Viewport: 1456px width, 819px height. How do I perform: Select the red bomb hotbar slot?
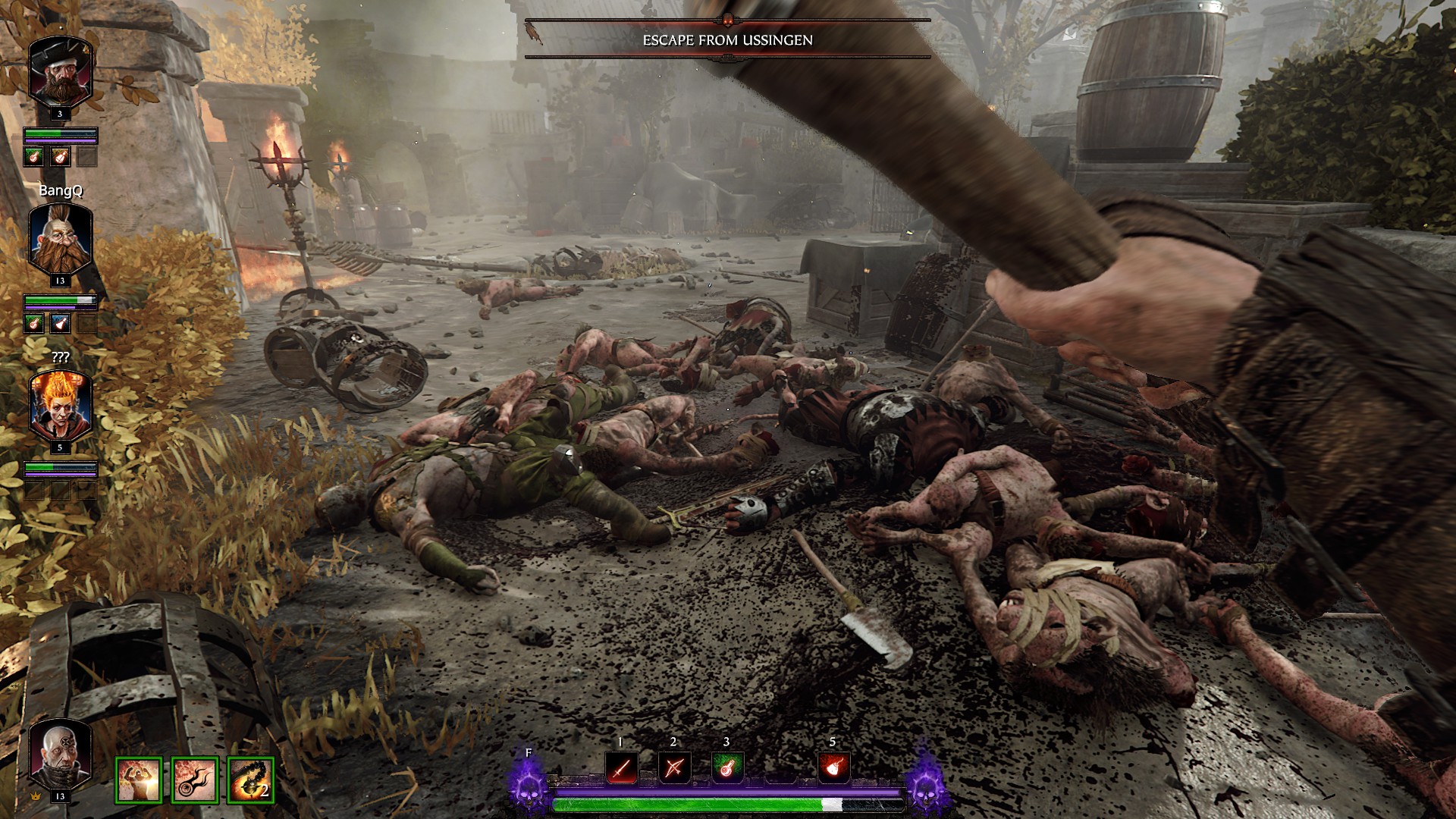[833, 769]
